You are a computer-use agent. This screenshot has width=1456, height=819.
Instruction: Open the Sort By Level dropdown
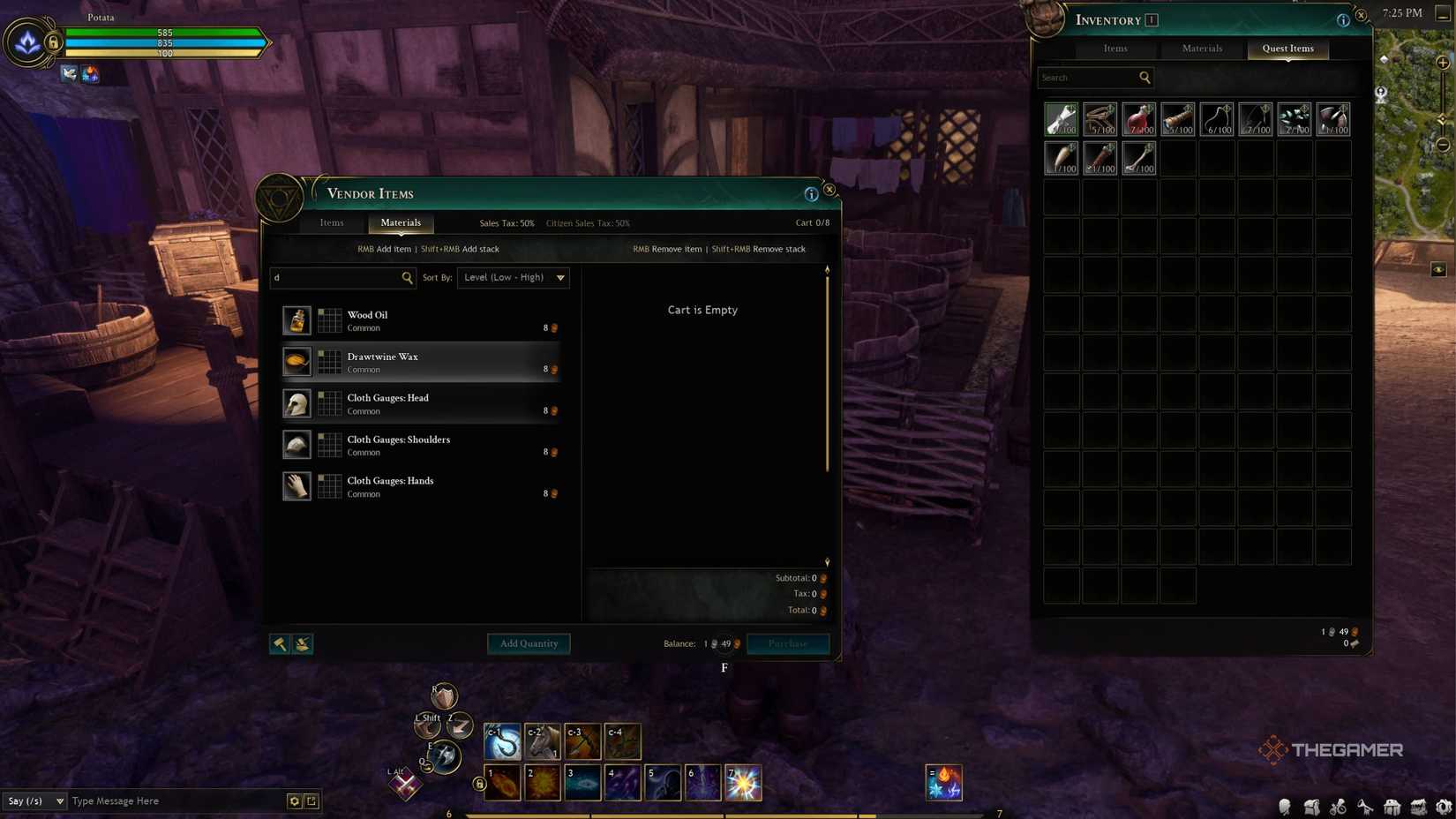pyautogui.click(x=513, y=277)
